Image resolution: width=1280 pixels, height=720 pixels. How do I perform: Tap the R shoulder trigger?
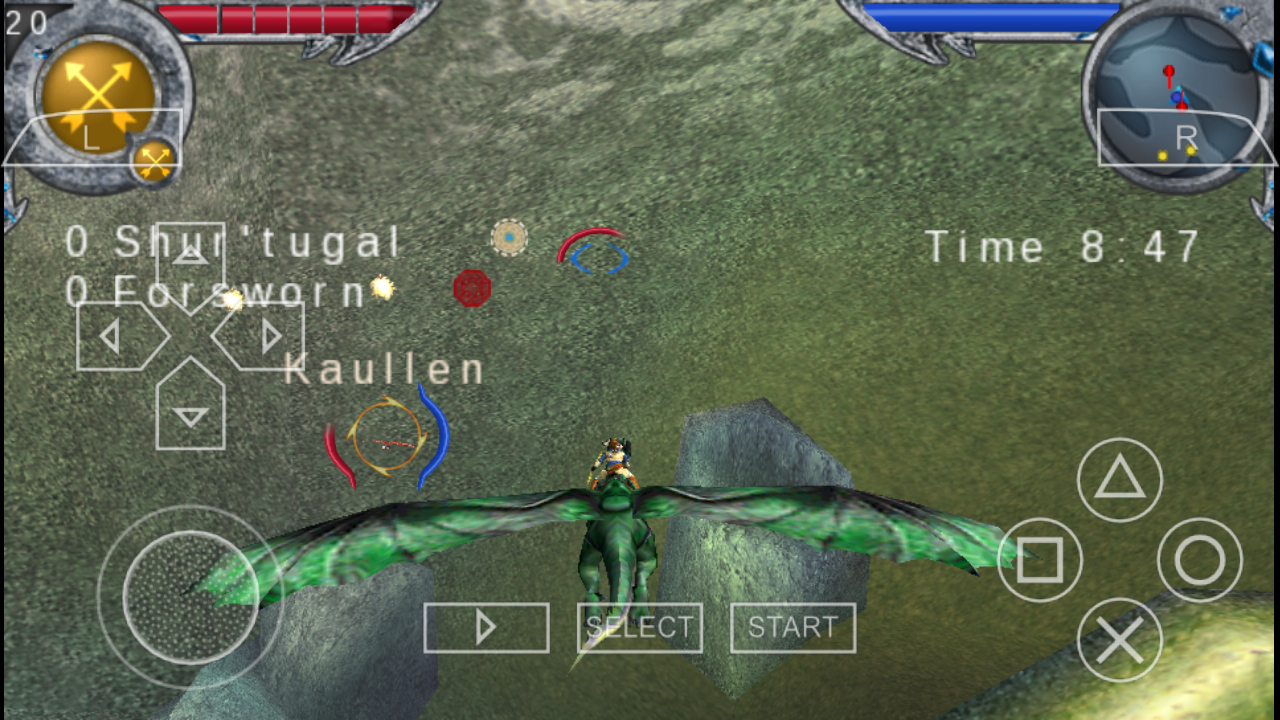pos(1190,137)
